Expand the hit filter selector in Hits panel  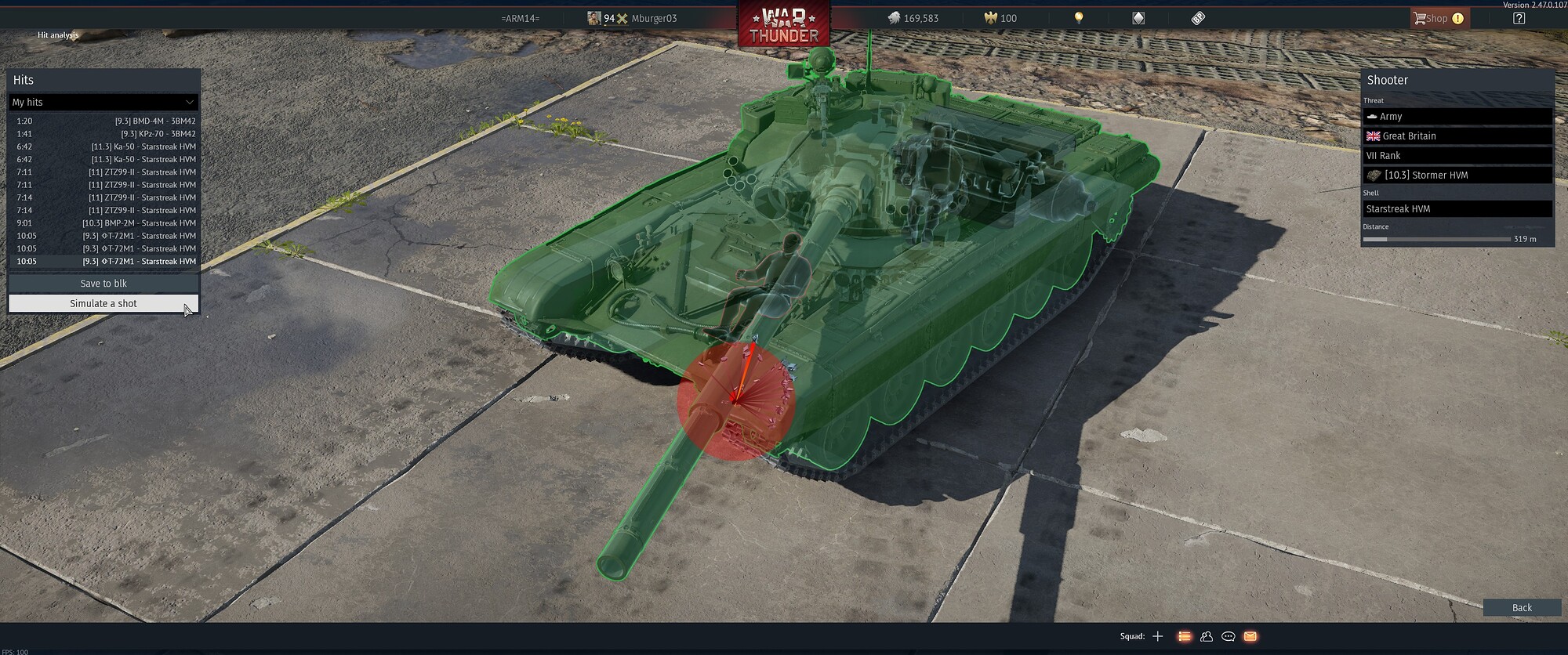188,102
